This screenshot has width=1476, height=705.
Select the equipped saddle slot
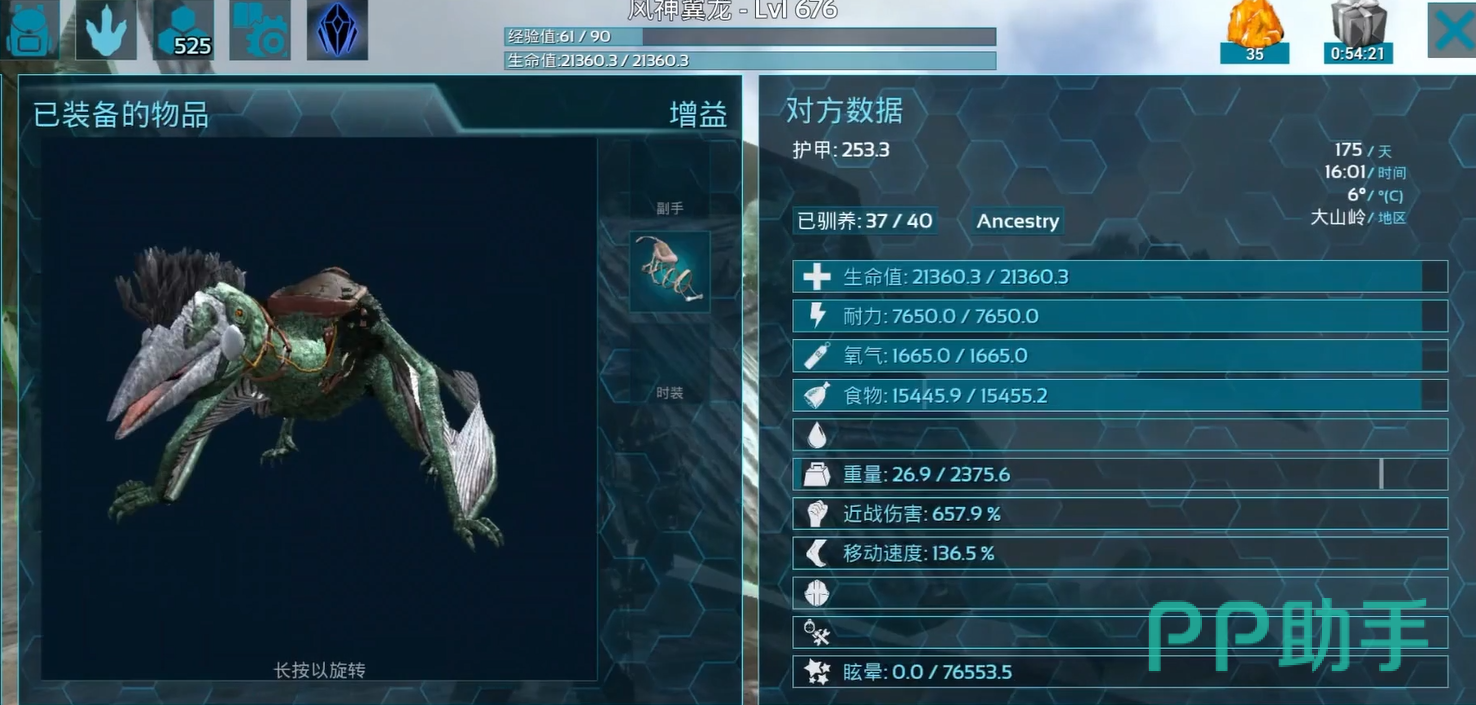[x=669, y=271]
